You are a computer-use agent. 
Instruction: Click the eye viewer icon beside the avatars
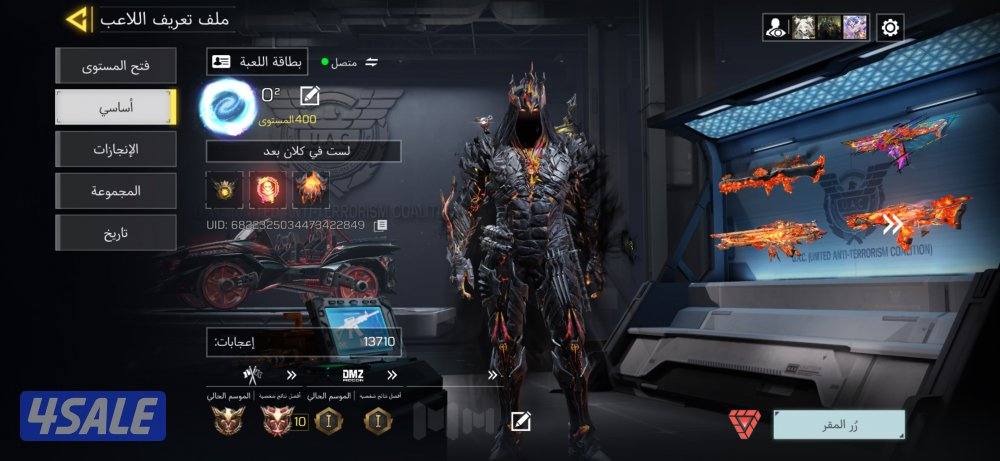(776, 27)
